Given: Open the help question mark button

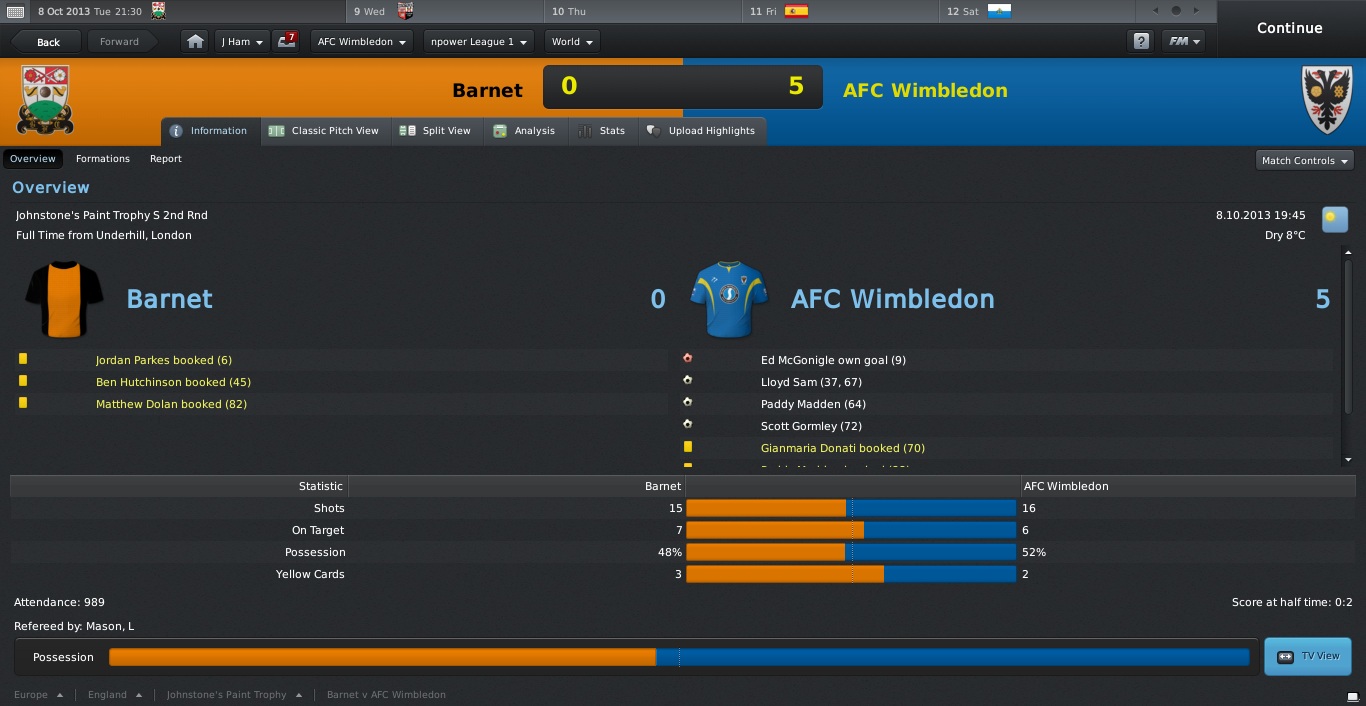Looking at the screenshot, I should 1141,42.
